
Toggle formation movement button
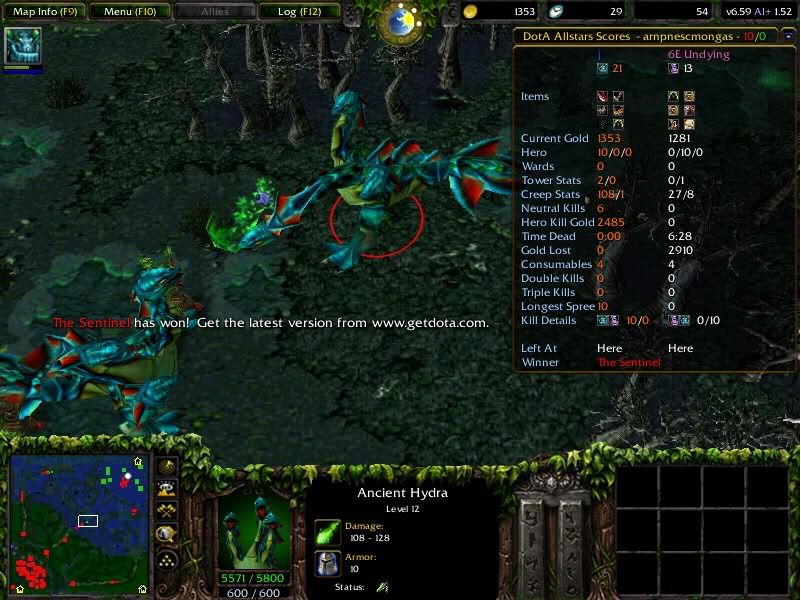(x=167, y=559)
